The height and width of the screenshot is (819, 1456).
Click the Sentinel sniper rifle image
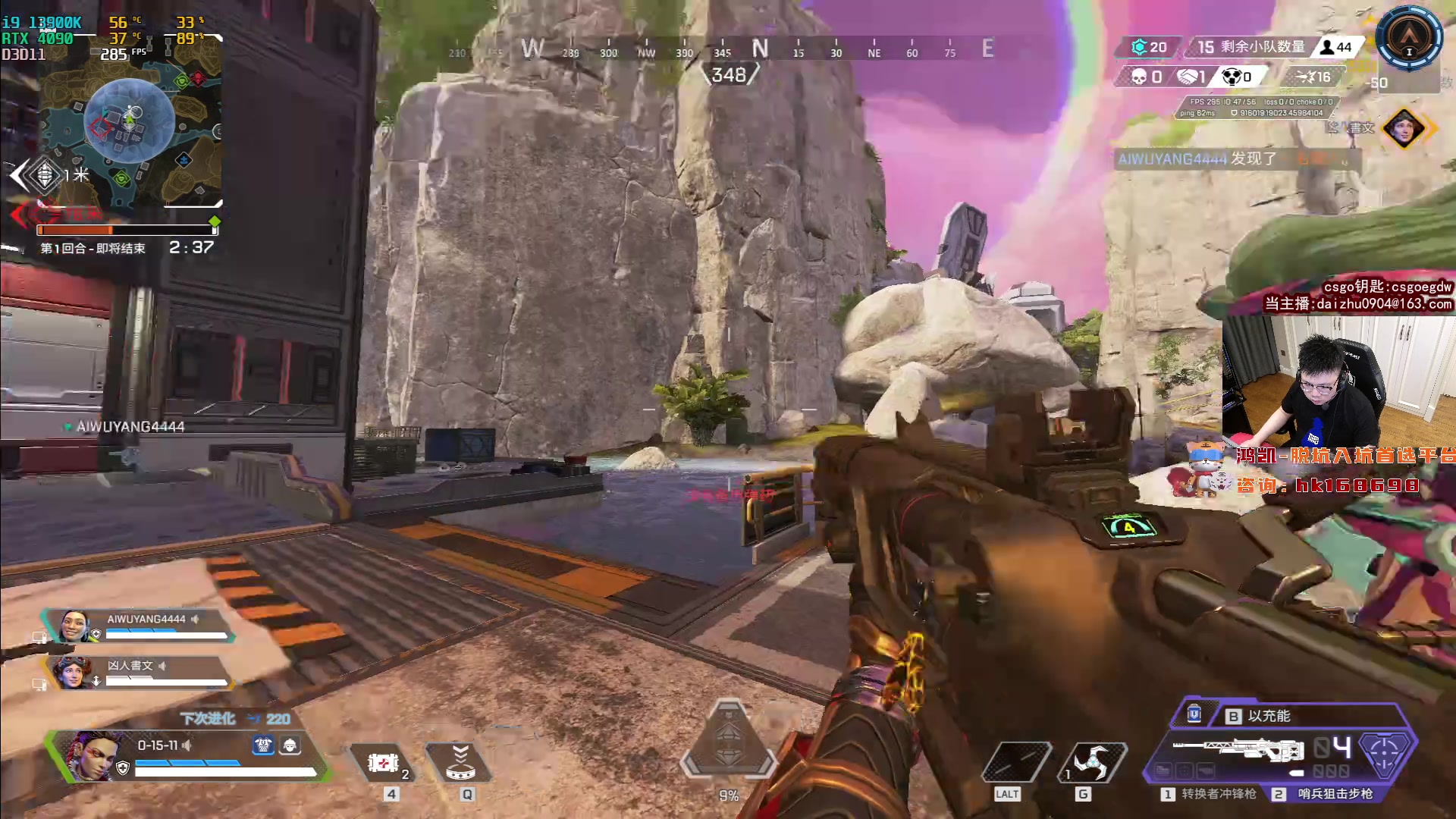[1238, 749]
